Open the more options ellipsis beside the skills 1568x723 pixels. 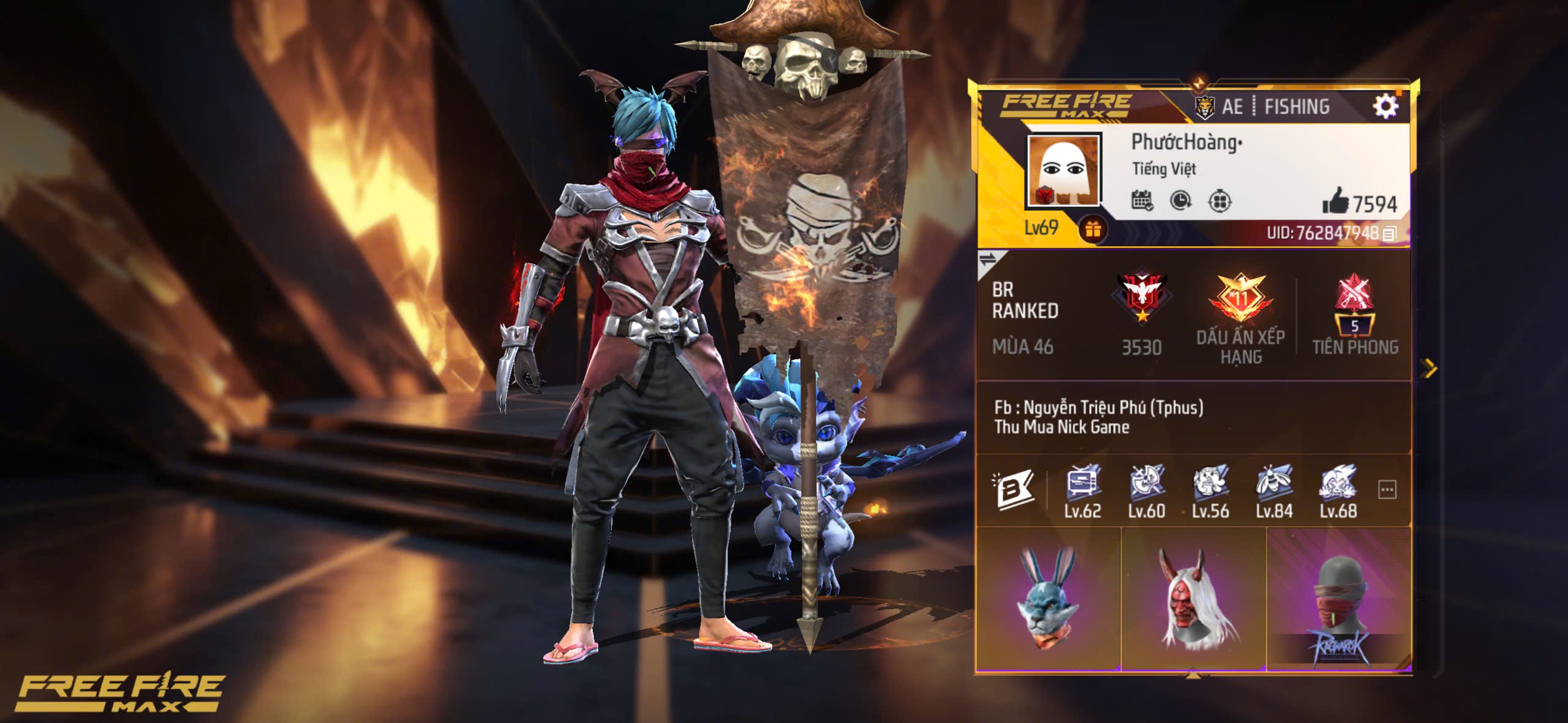[x=1387, y=490]
